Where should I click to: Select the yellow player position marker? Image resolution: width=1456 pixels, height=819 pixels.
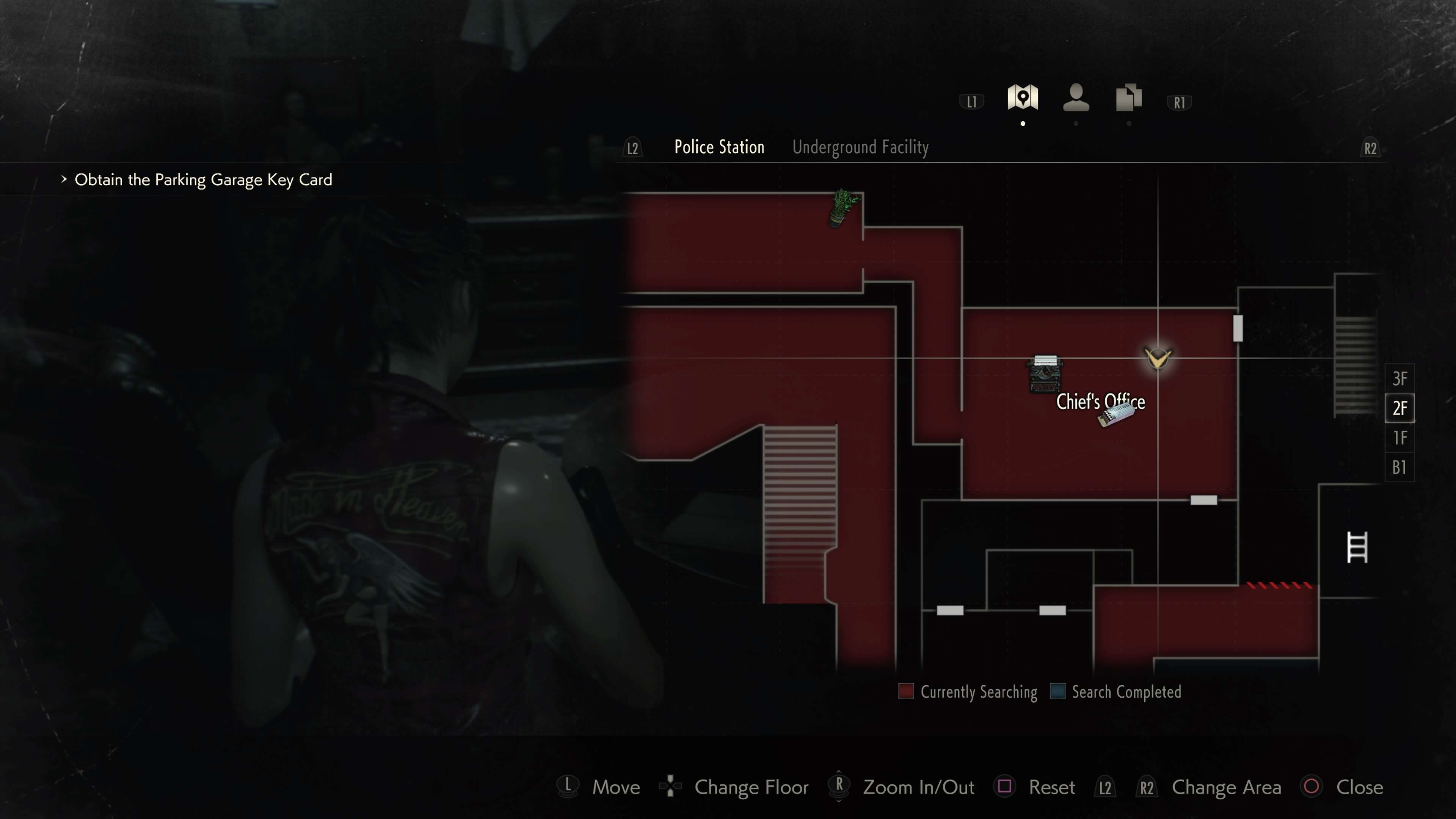click(1158, 358)
